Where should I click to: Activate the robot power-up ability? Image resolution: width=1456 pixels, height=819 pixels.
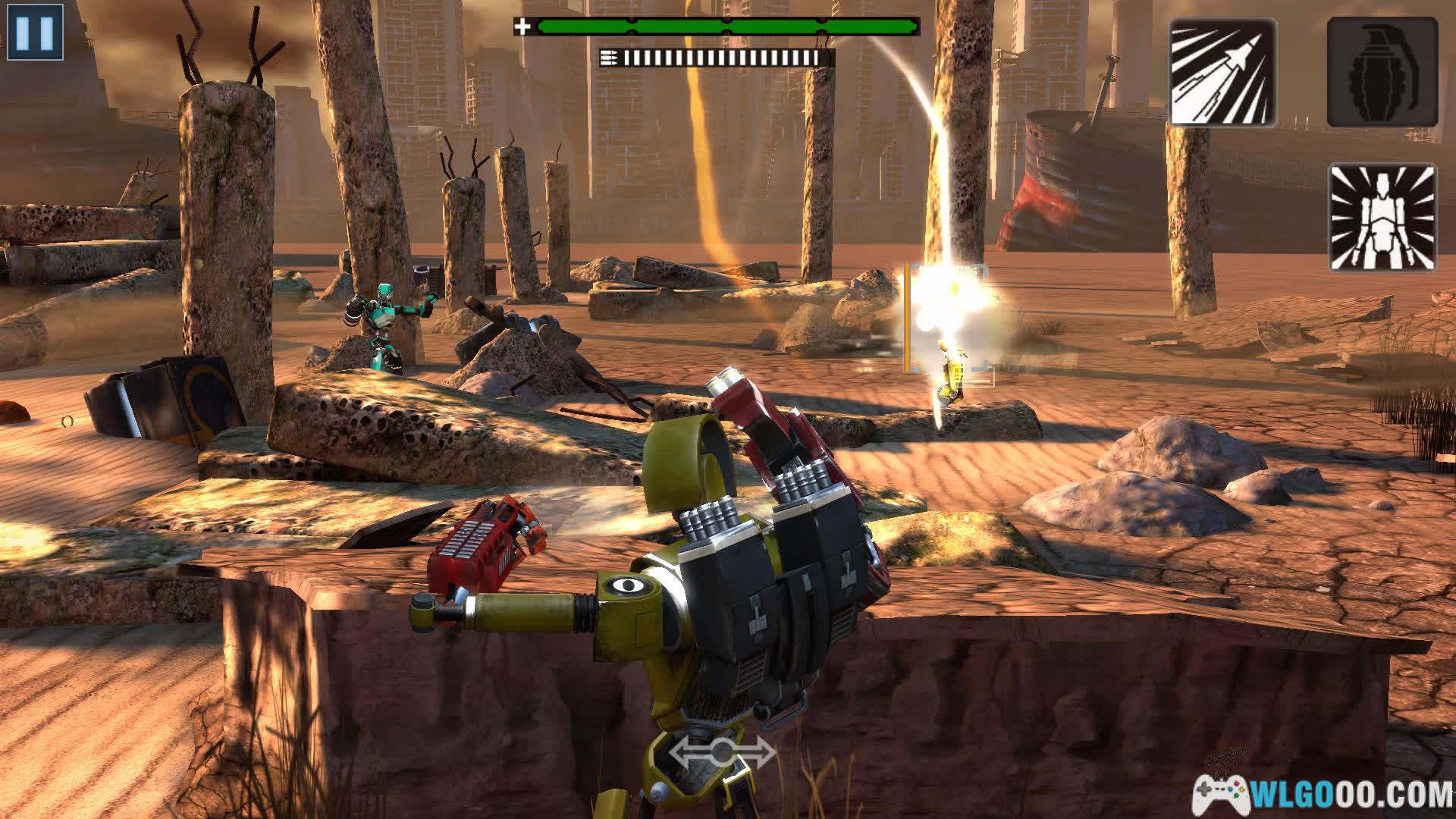[x=1382, y=218]
